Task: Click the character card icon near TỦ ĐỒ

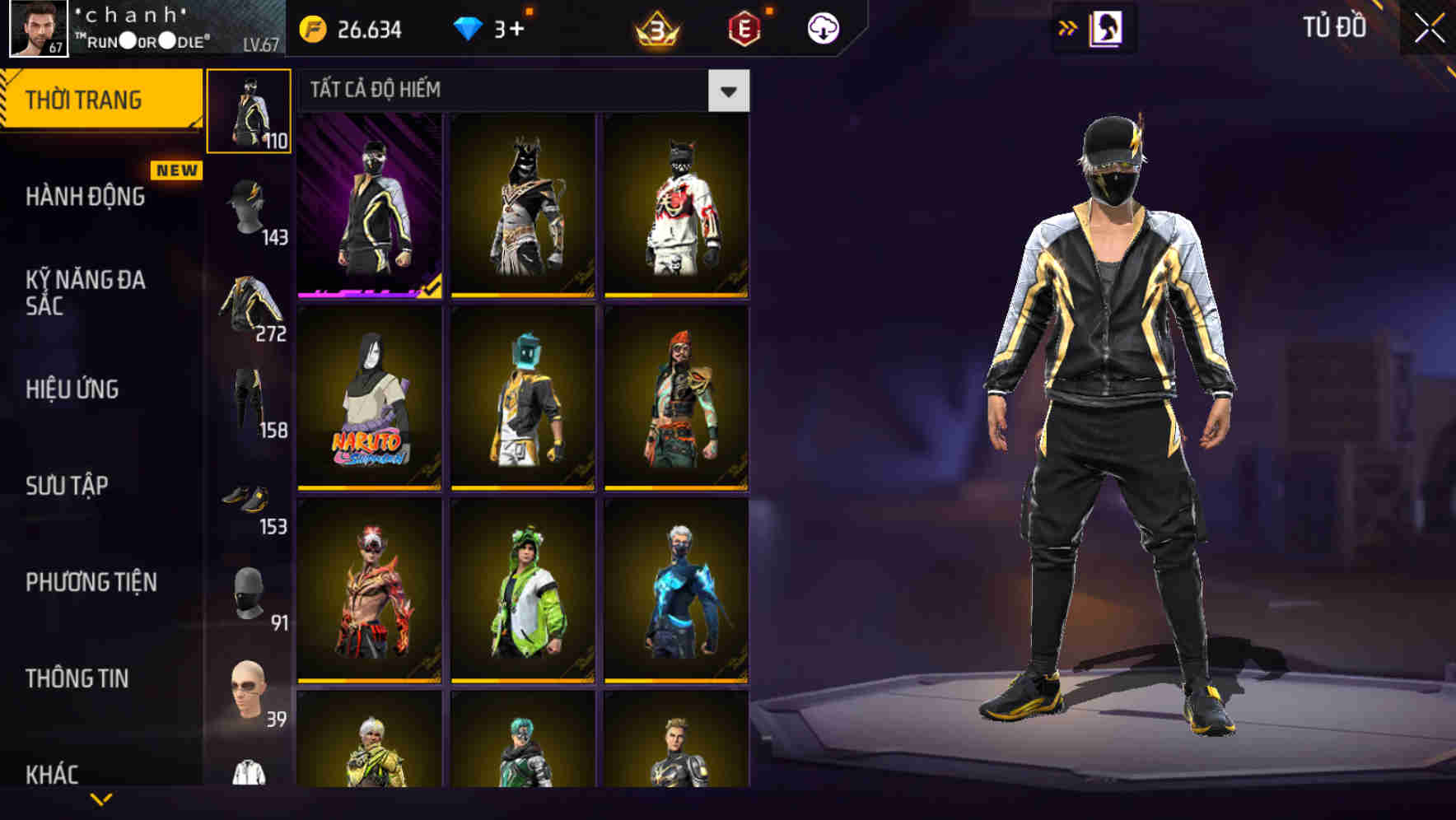Action: pos(1108,27)
